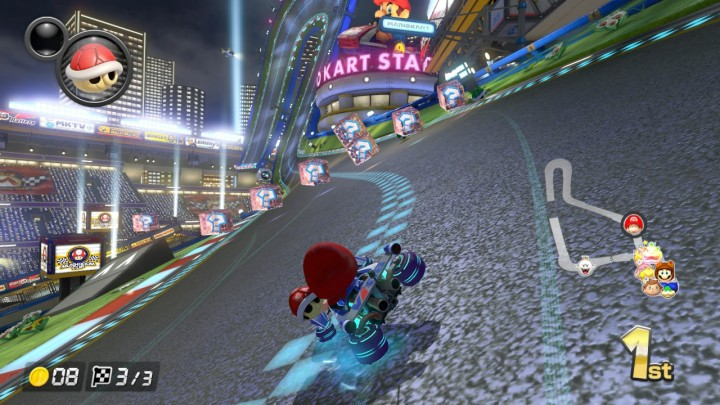This screenshot has width=720, height=405.
Task: Select the King Boo marker on the minimap
Action: point(585,265)
